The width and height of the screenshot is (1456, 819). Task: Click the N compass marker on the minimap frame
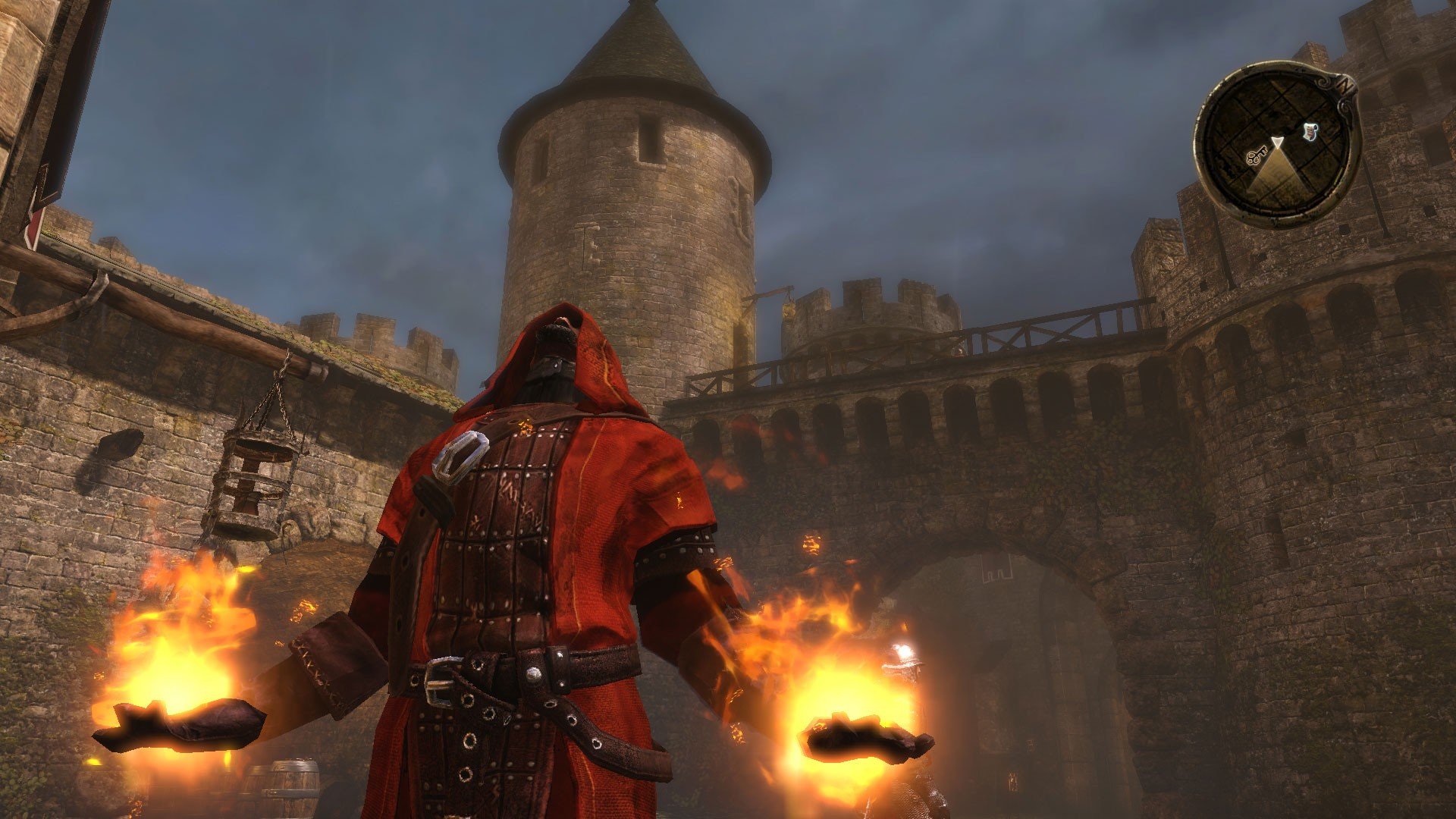[1345, 85]
